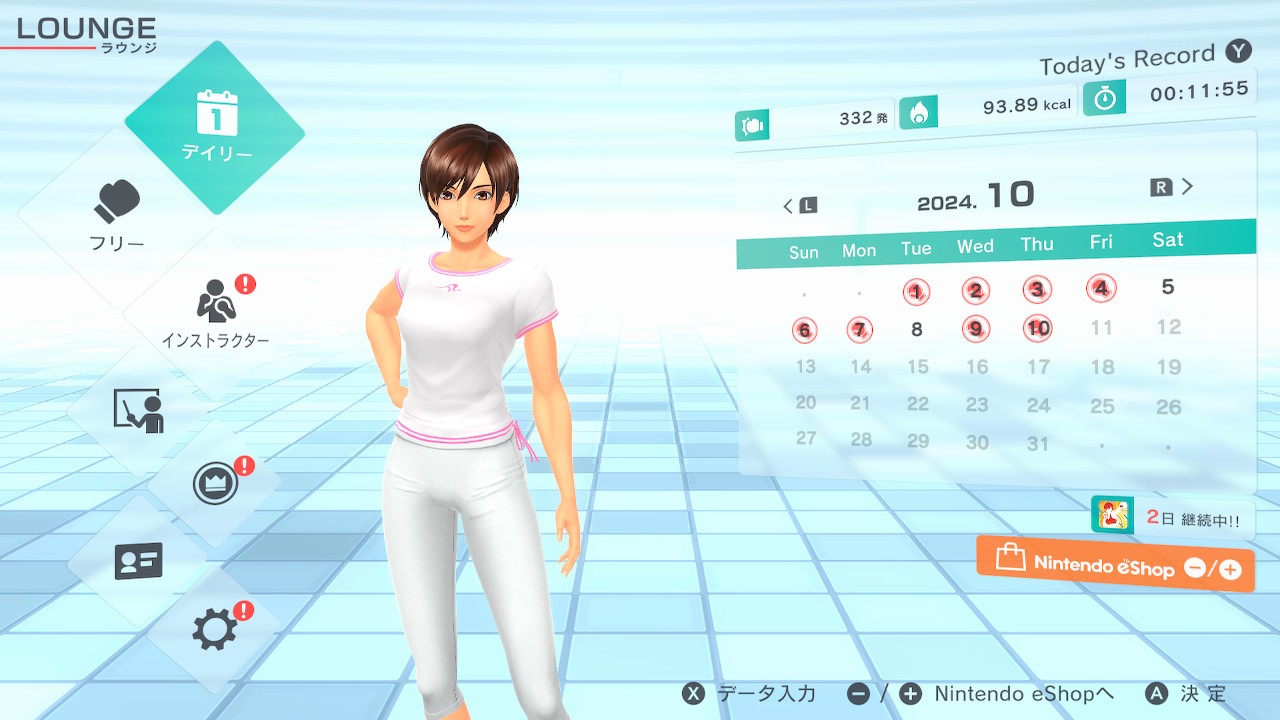This screenshot has height=720, width=1280.
Task: Open the tutorial whiteboard presenter tile
Action: (137, 409)
